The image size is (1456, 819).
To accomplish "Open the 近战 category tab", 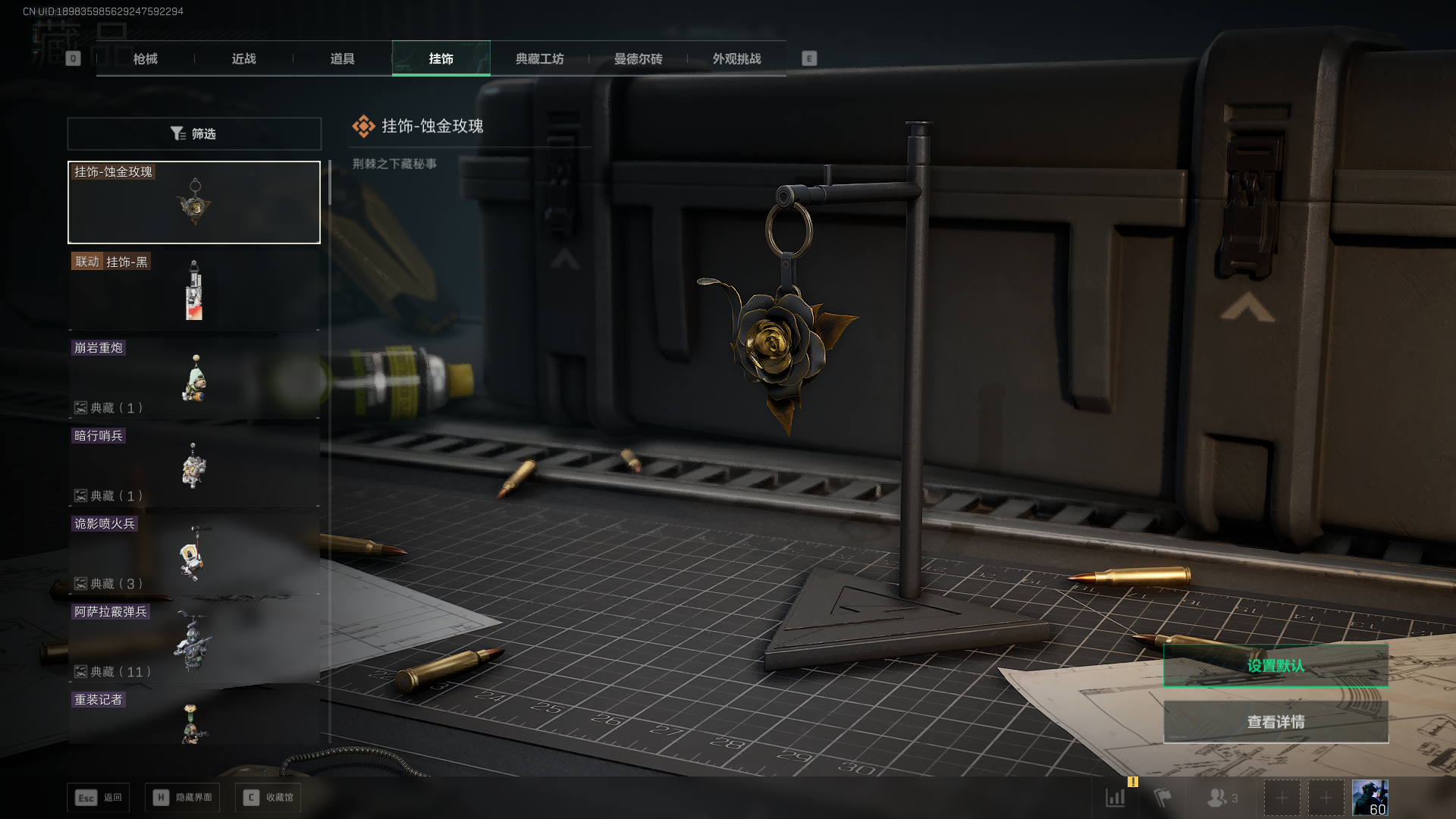I will (243, 58).
